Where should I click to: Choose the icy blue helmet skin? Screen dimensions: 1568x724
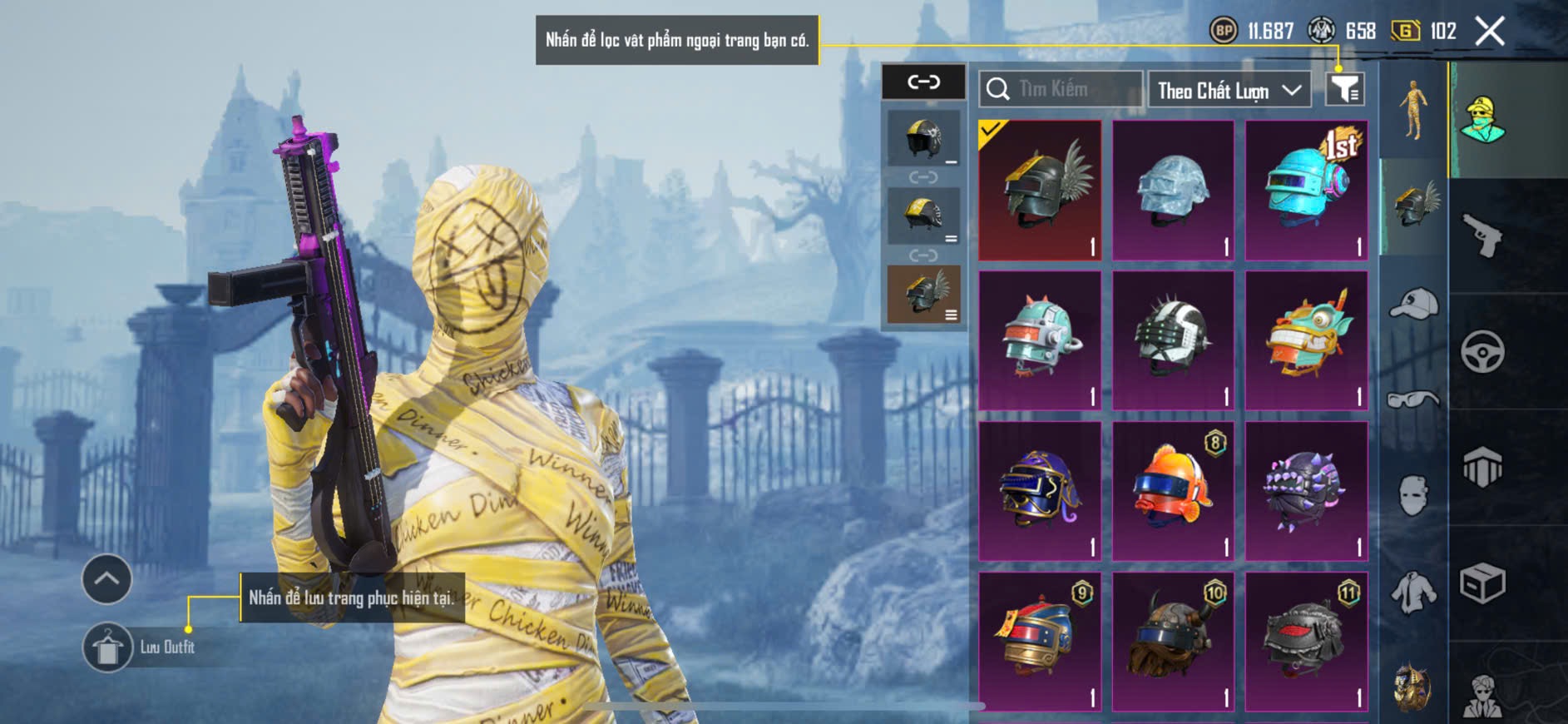[1173, 190]
